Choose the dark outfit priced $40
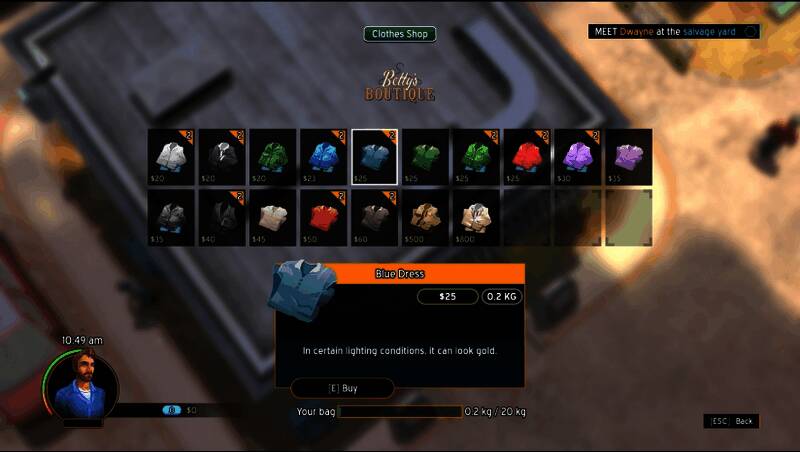 223,217
